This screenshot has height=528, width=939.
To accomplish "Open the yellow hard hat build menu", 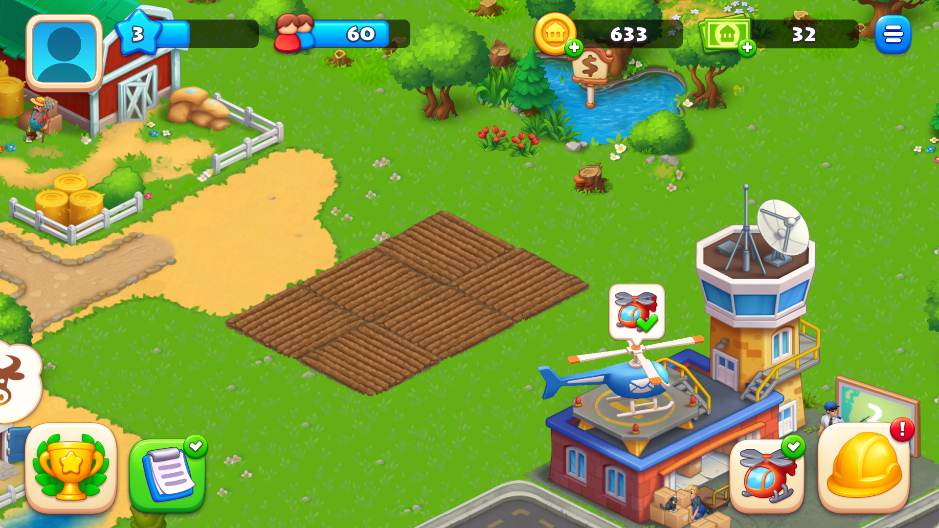I will 864,467.
